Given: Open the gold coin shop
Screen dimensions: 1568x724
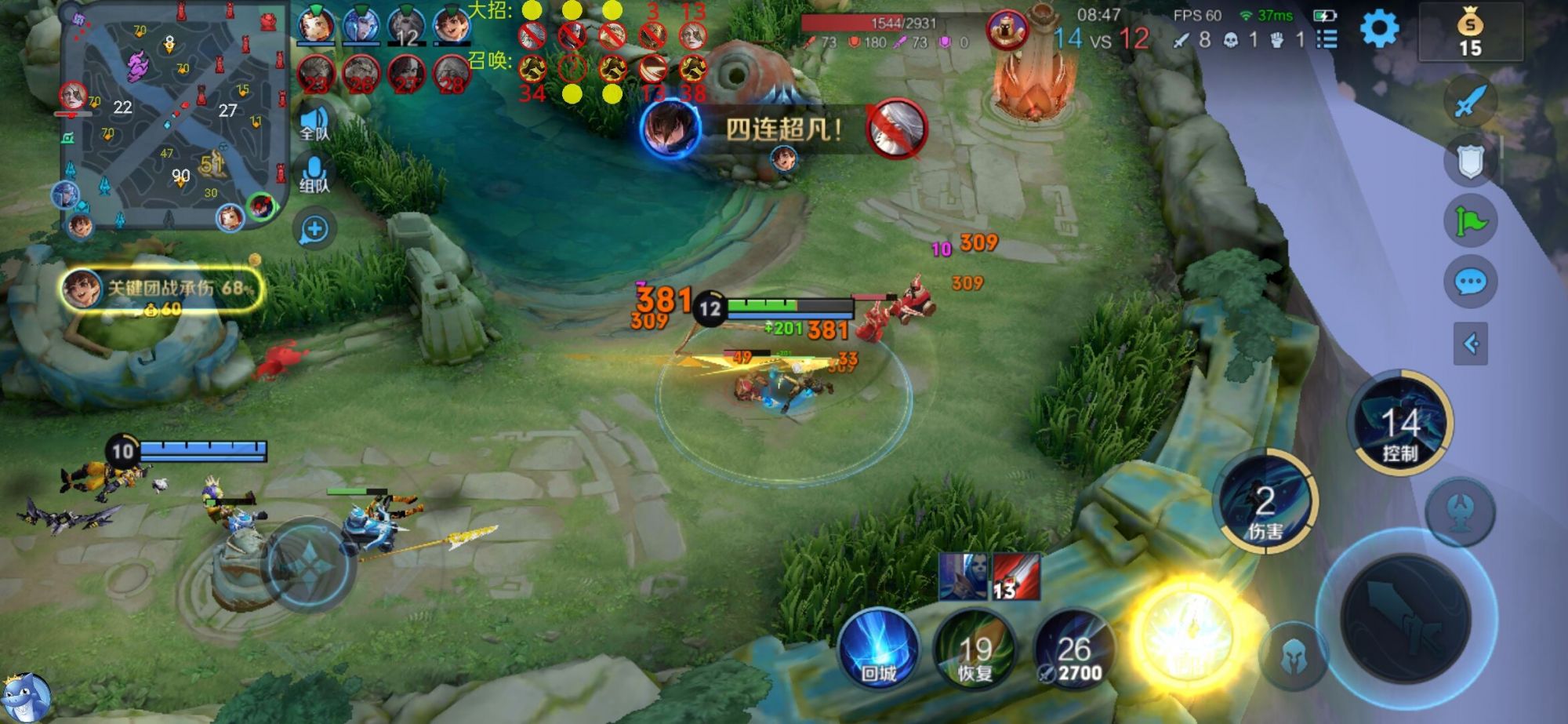Looking at the screenshot, I should pyautogui.click(x=1470, y=33).
